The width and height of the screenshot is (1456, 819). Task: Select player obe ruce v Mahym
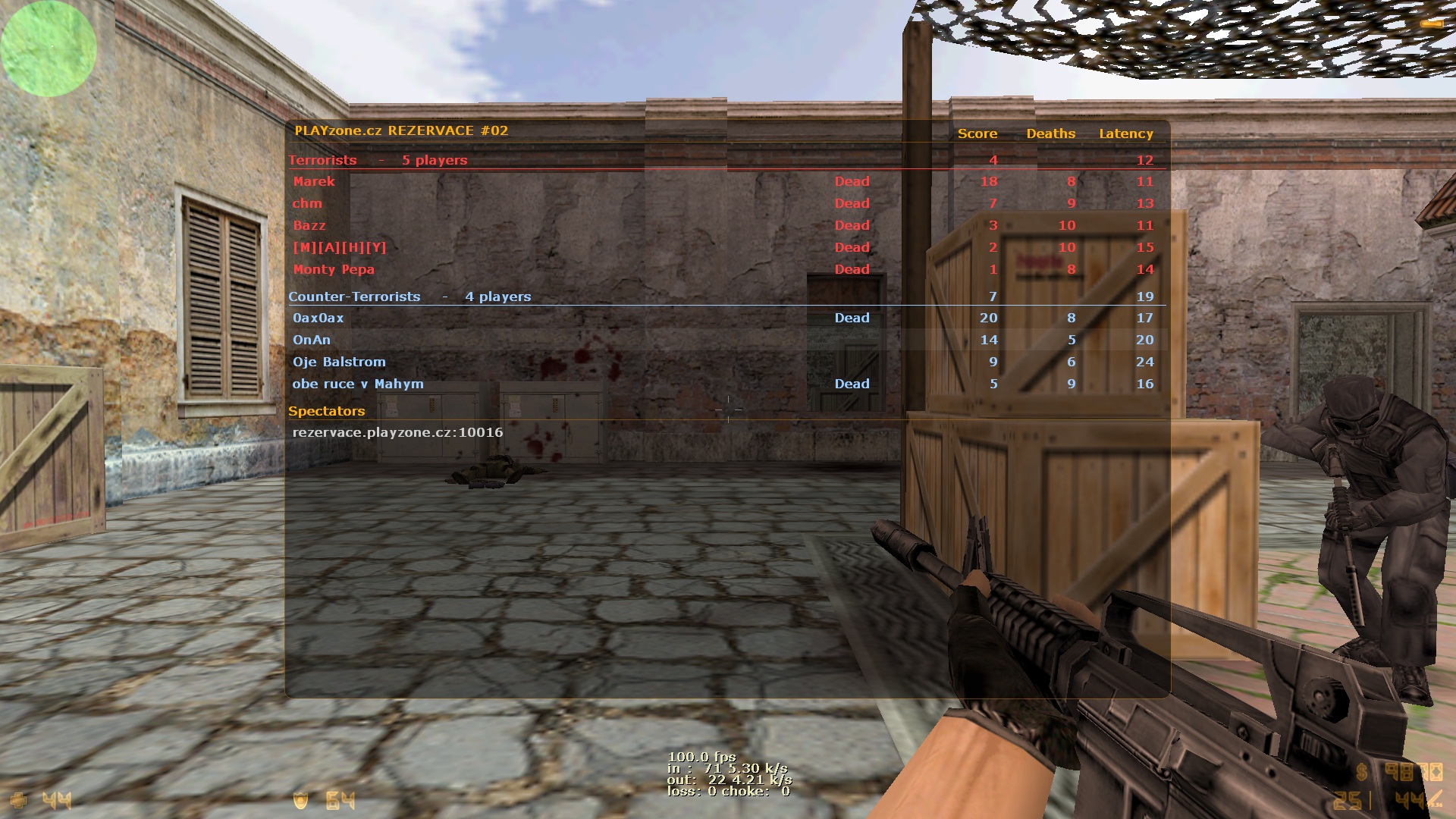coord(358,384)
